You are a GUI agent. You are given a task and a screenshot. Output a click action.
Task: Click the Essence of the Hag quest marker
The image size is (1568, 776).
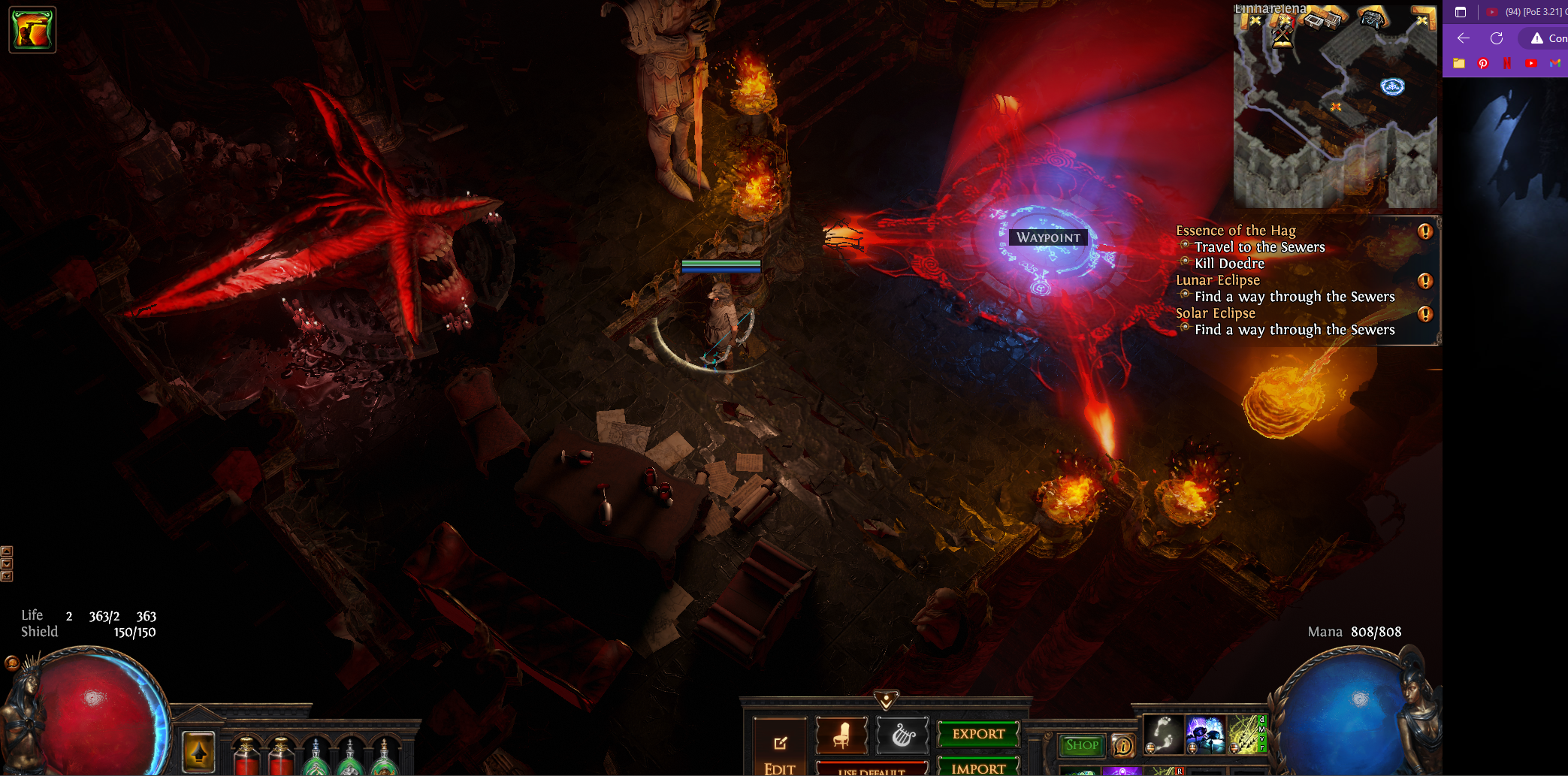tap(1424, 231)
